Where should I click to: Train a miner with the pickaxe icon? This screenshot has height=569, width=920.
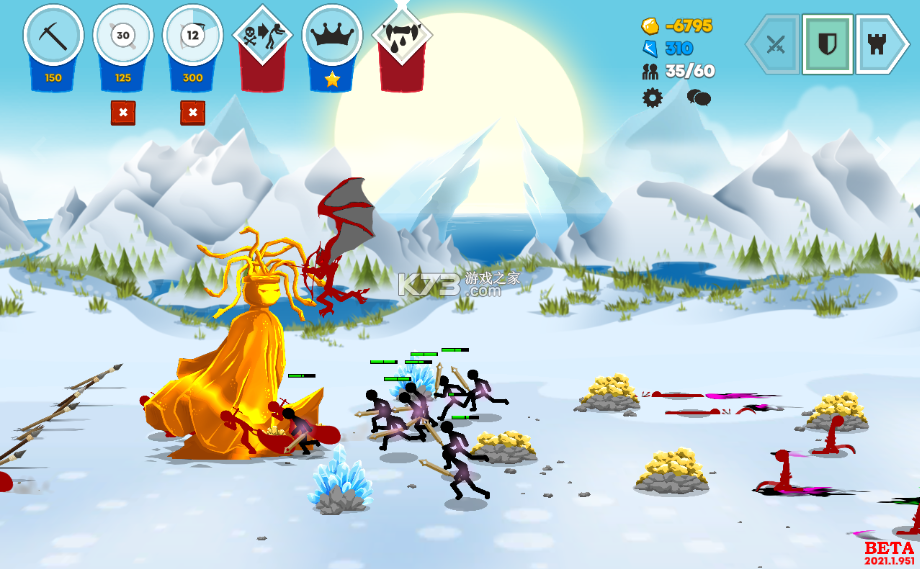coord(53,37)
